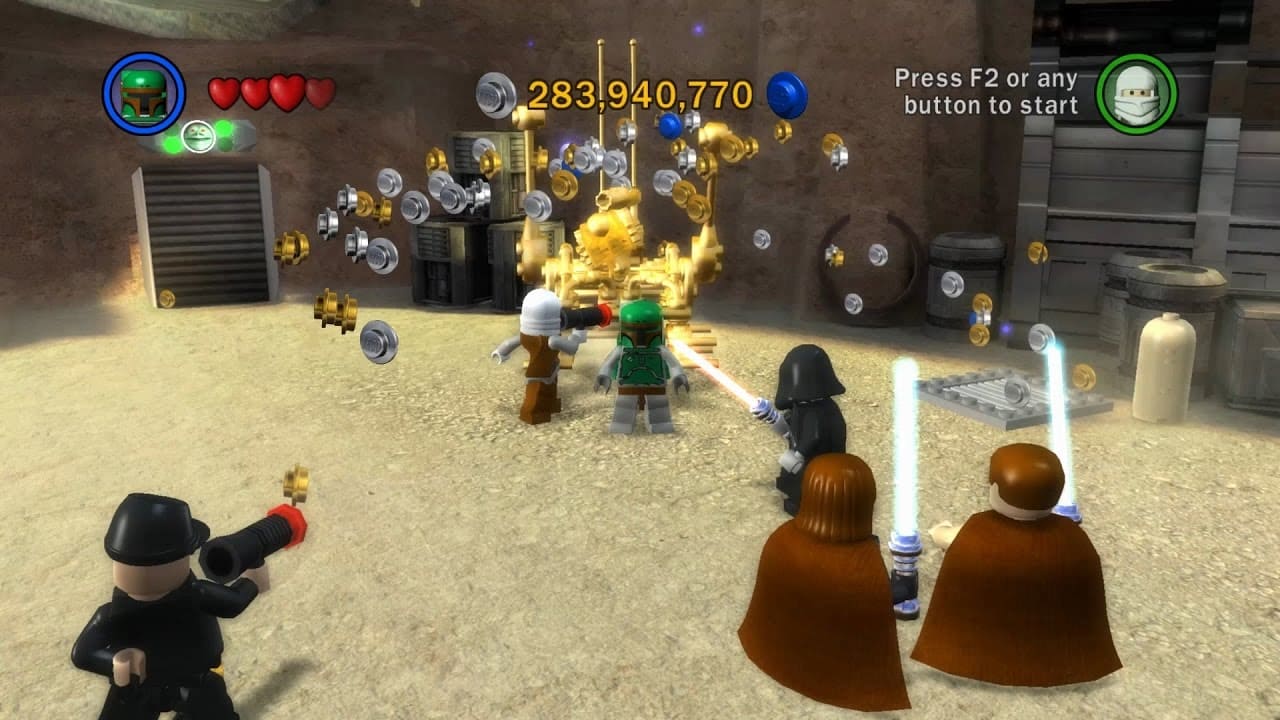Click the first red heart in the health bar

[221, 90]
